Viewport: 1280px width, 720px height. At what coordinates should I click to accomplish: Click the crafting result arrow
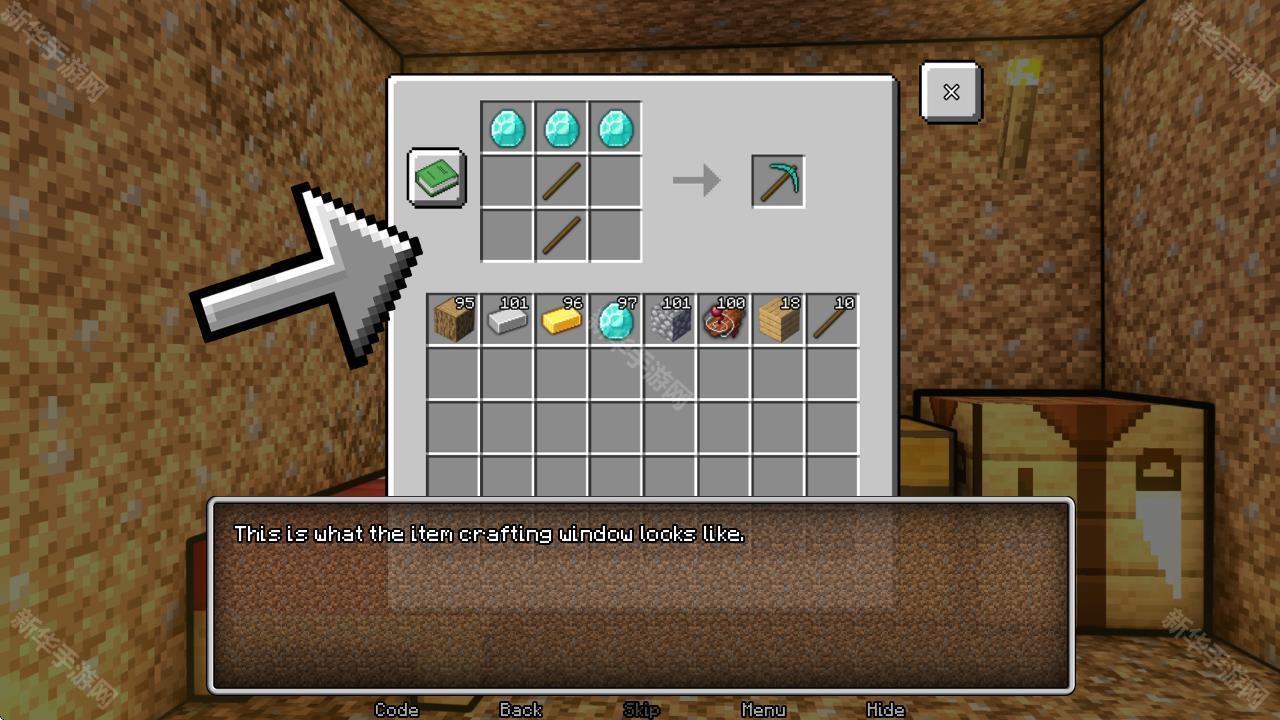coord(698,180)
